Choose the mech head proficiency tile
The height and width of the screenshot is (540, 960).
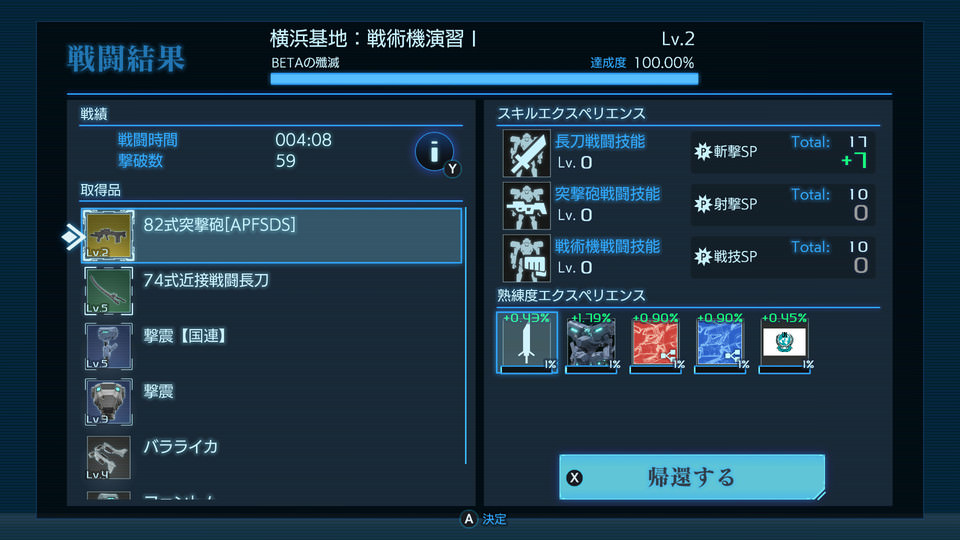tap(591, 343)
